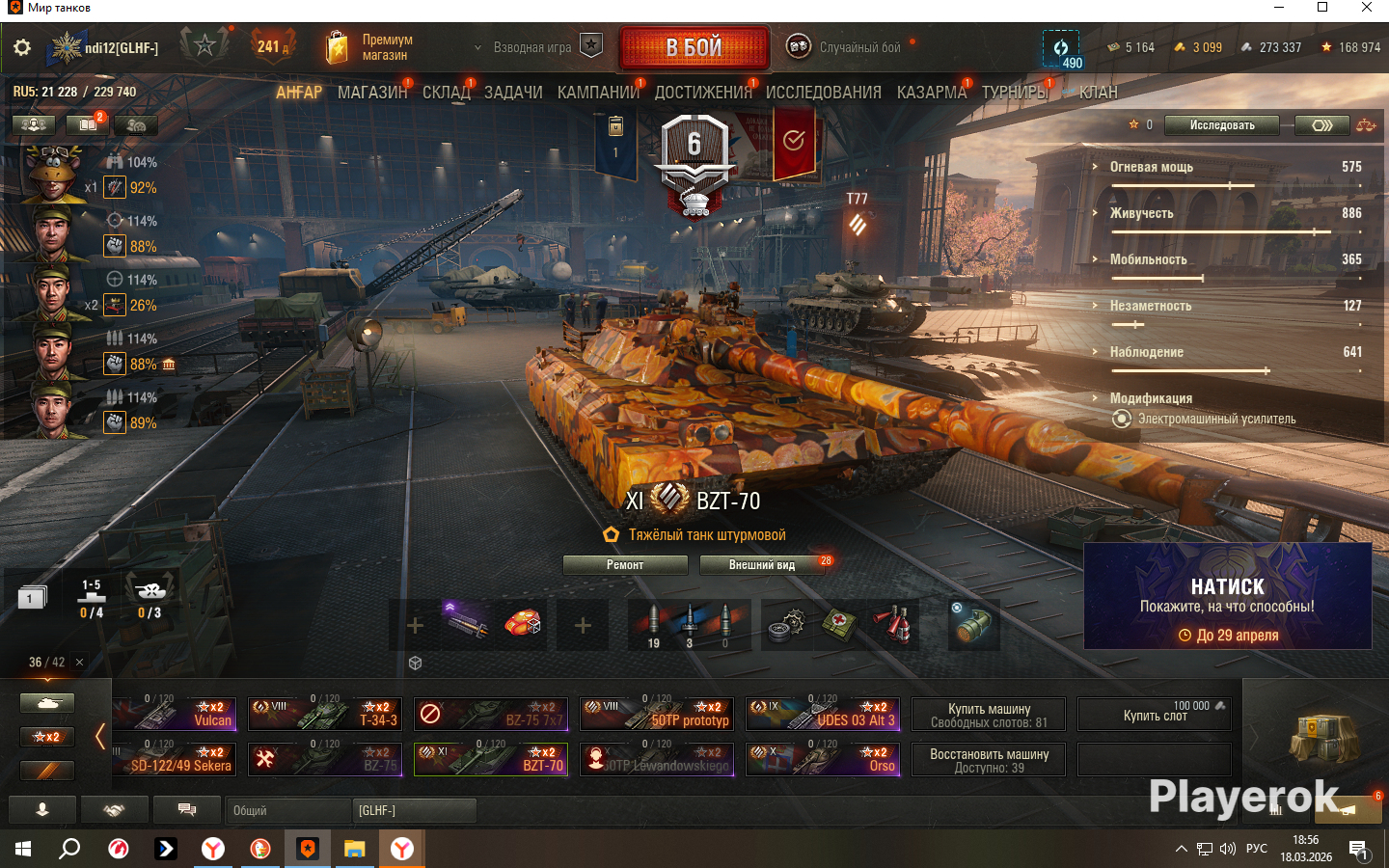This screenshot has width=1389, height=868.
Task: Close the game window
Action: (1366, 8)
